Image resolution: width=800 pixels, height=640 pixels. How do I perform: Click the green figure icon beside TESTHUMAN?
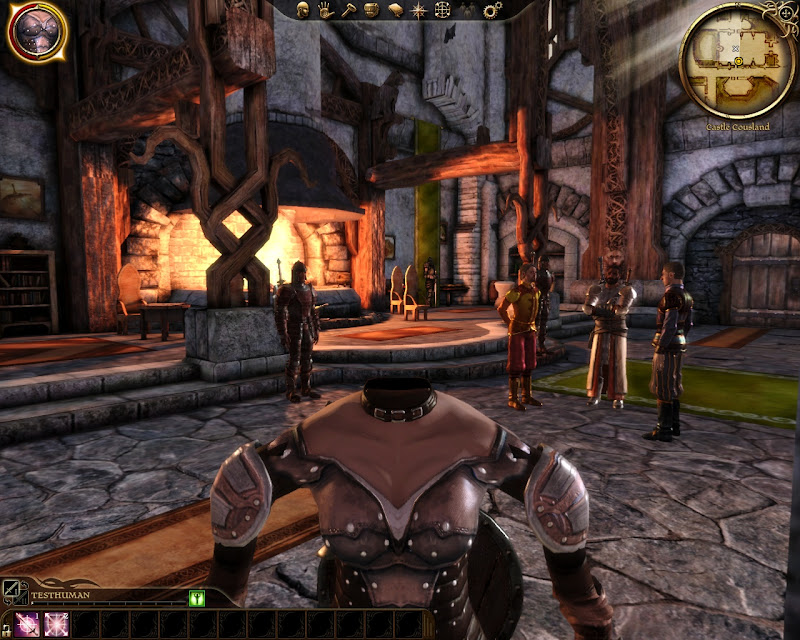197,597
